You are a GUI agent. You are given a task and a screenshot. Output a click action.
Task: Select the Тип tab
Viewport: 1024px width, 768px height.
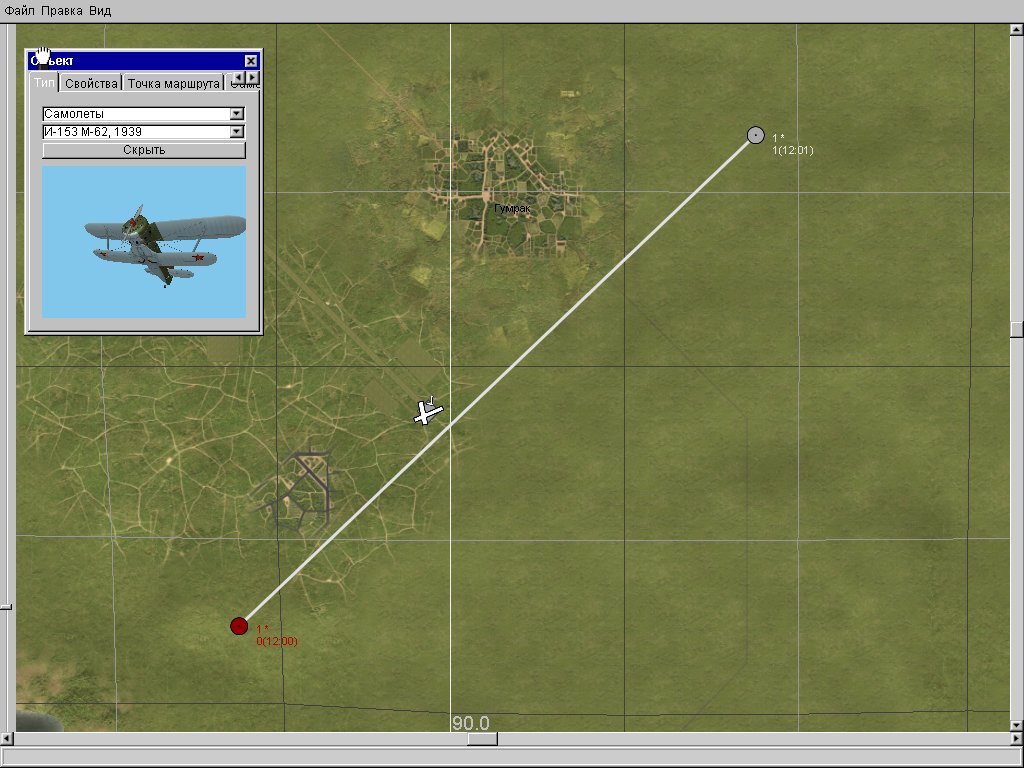pyautogui.click(x=45, y=83)
